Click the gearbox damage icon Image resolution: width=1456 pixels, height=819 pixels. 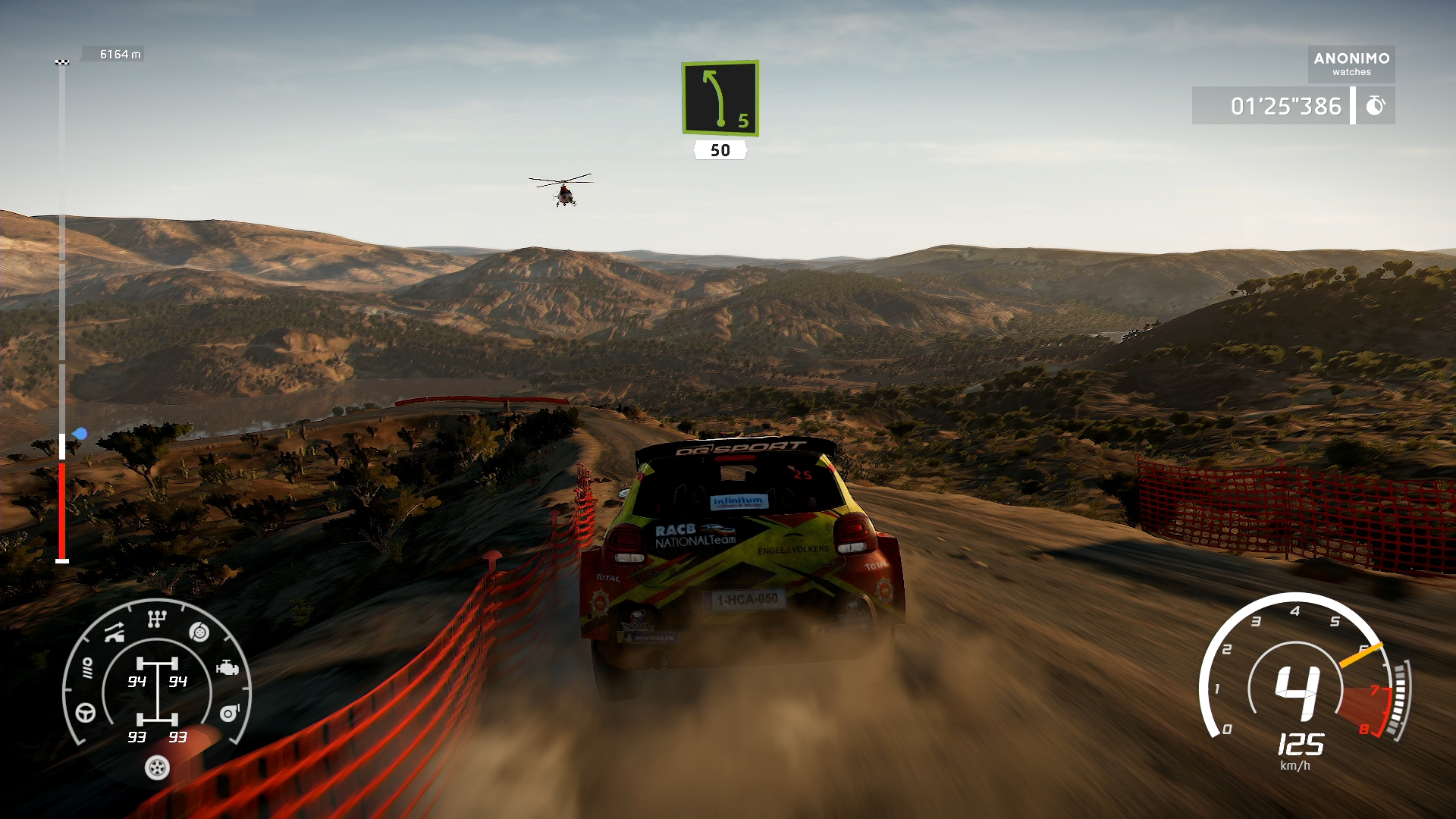pos(156,620)
